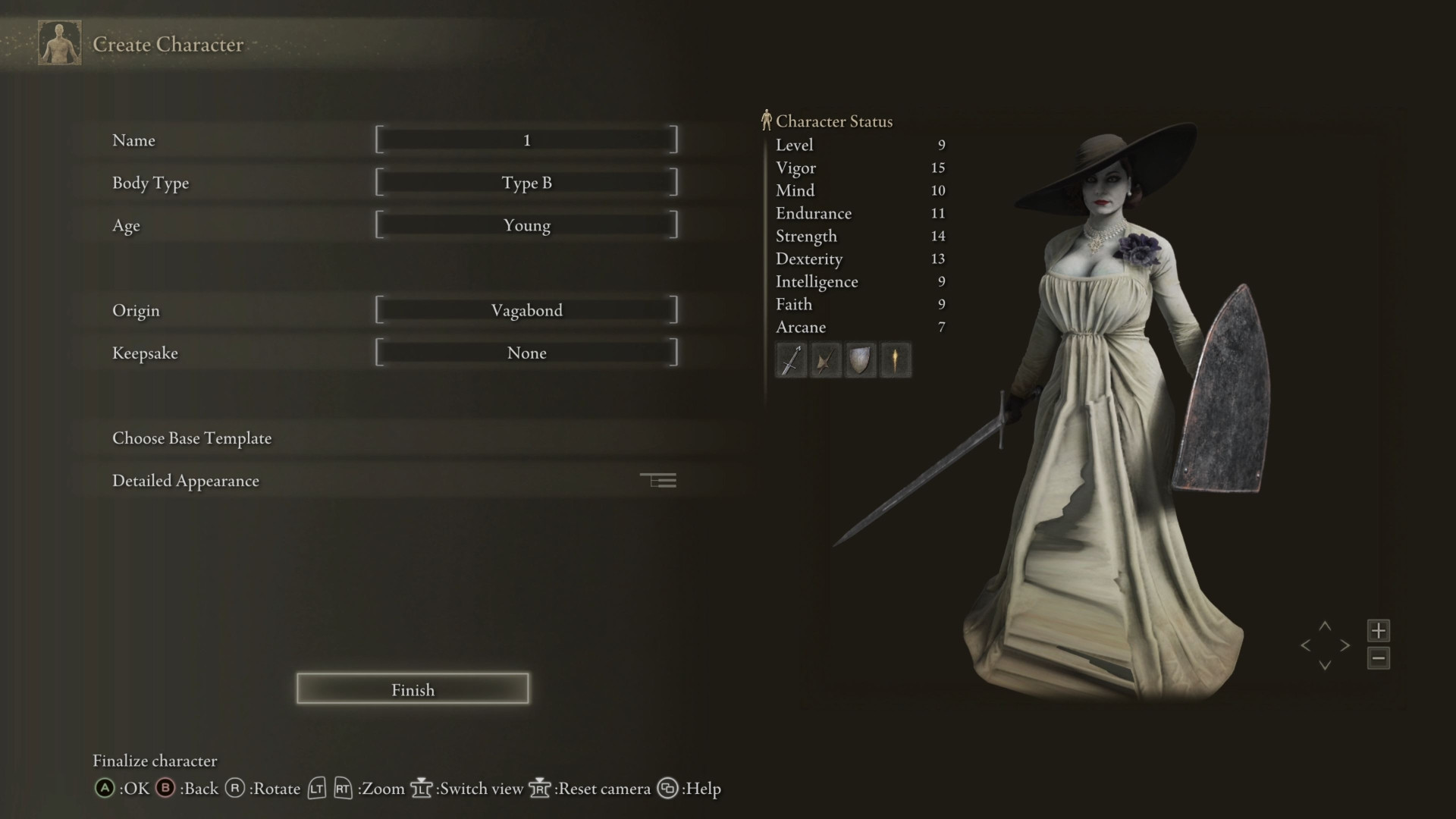Click the halberd weapon icon

pyautogui.click(x=826, y=360)
